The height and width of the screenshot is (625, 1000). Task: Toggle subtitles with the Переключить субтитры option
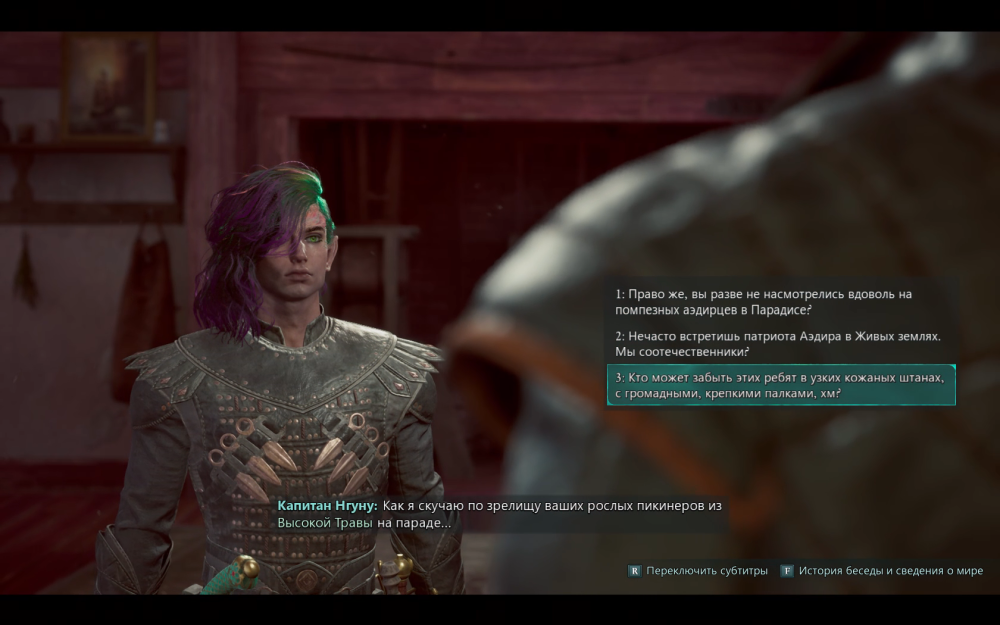pos(698,571)
